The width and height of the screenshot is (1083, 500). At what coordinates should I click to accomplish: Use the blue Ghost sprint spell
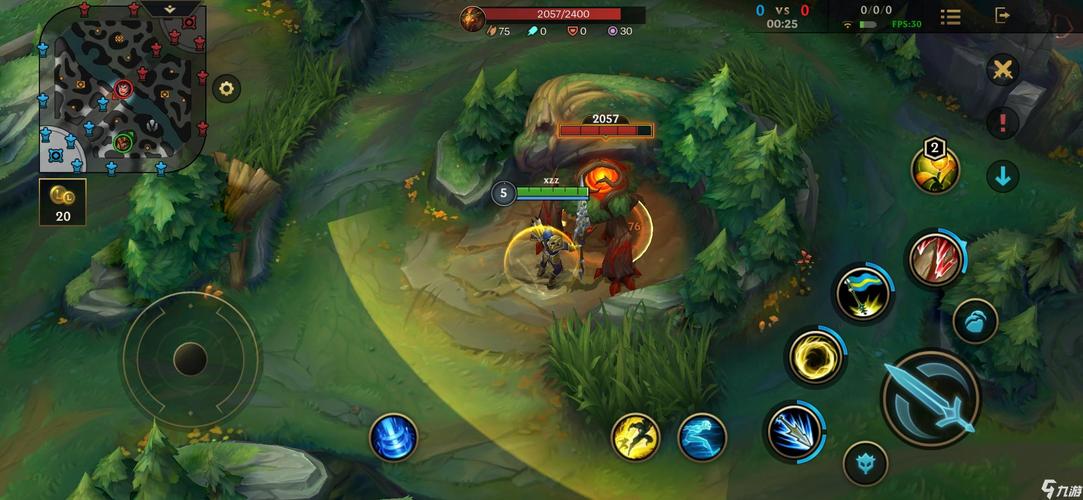click(x=702, y=437)
